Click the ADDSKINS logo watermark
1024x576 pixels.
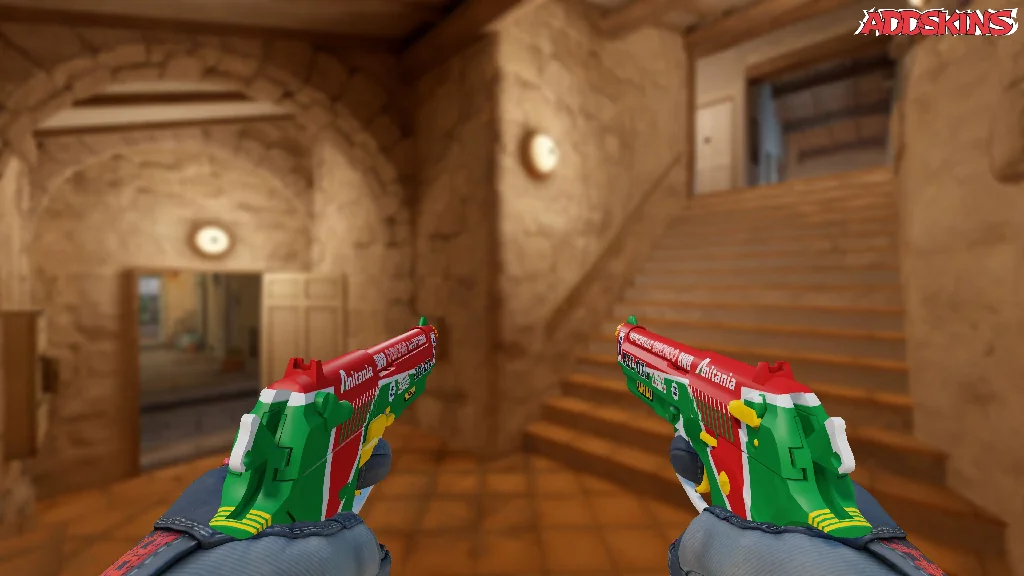click(937, 23)
